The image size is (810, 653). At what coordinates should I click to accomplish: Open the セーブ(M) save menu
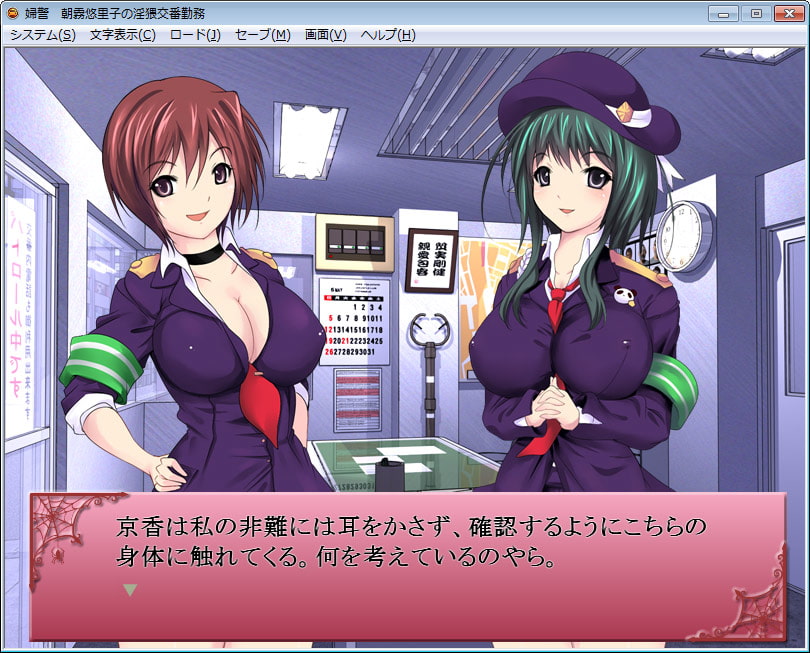pyautogui.click(x=262, y=35)
